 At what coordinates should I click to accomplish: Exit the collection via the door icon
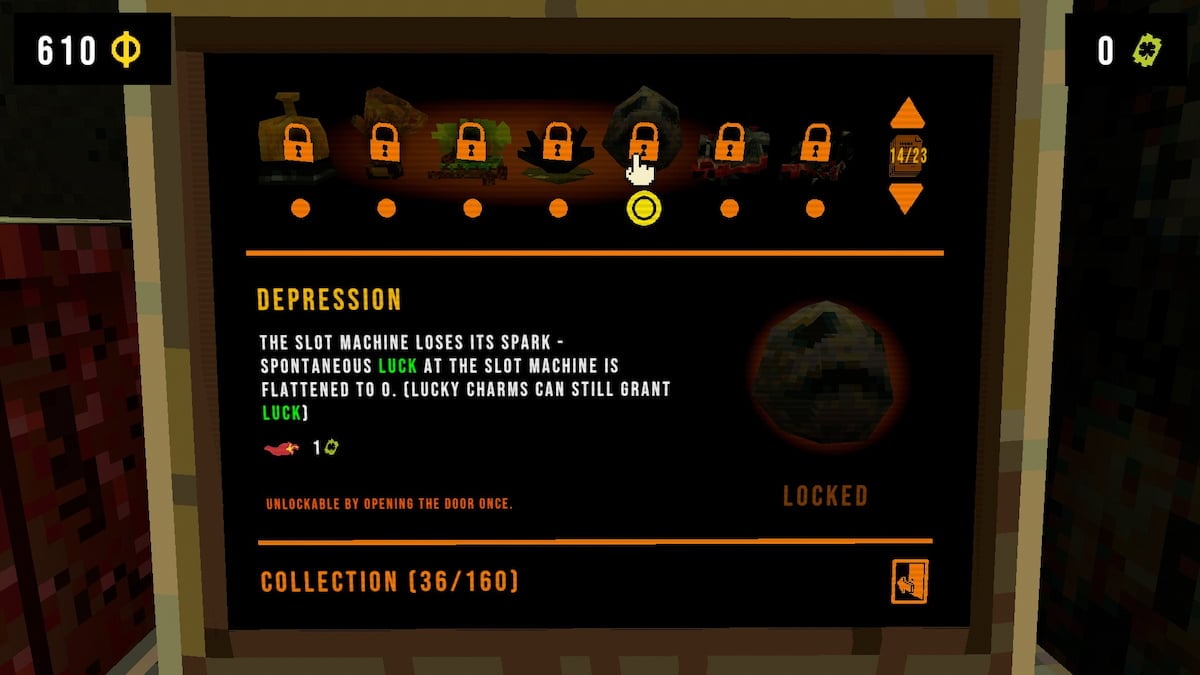(910, 581)
